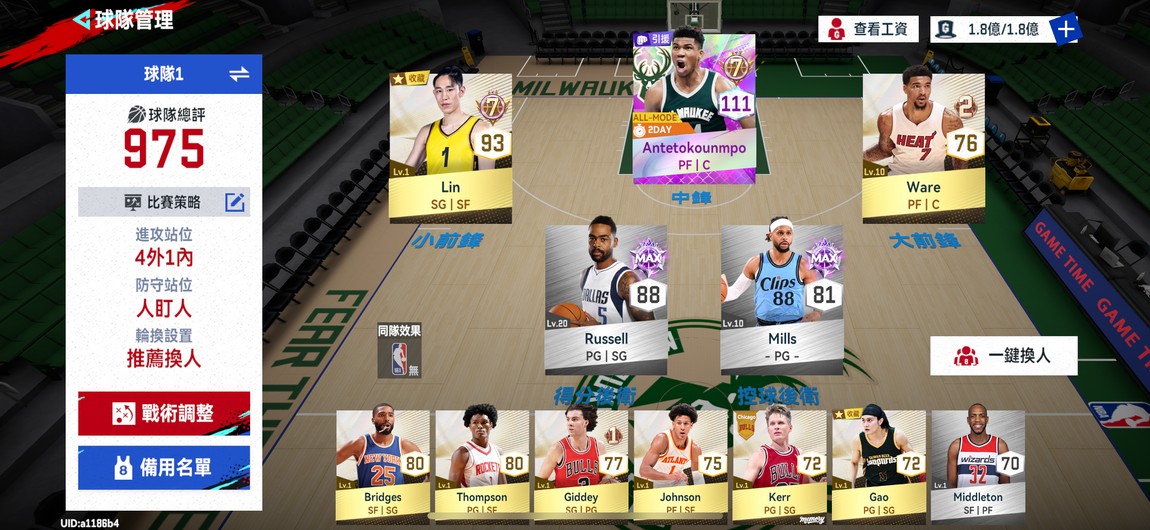Pick the Giddey bench card
Image resolution: width=1150 pixels, height=530 pixels.
pos(581,464)
